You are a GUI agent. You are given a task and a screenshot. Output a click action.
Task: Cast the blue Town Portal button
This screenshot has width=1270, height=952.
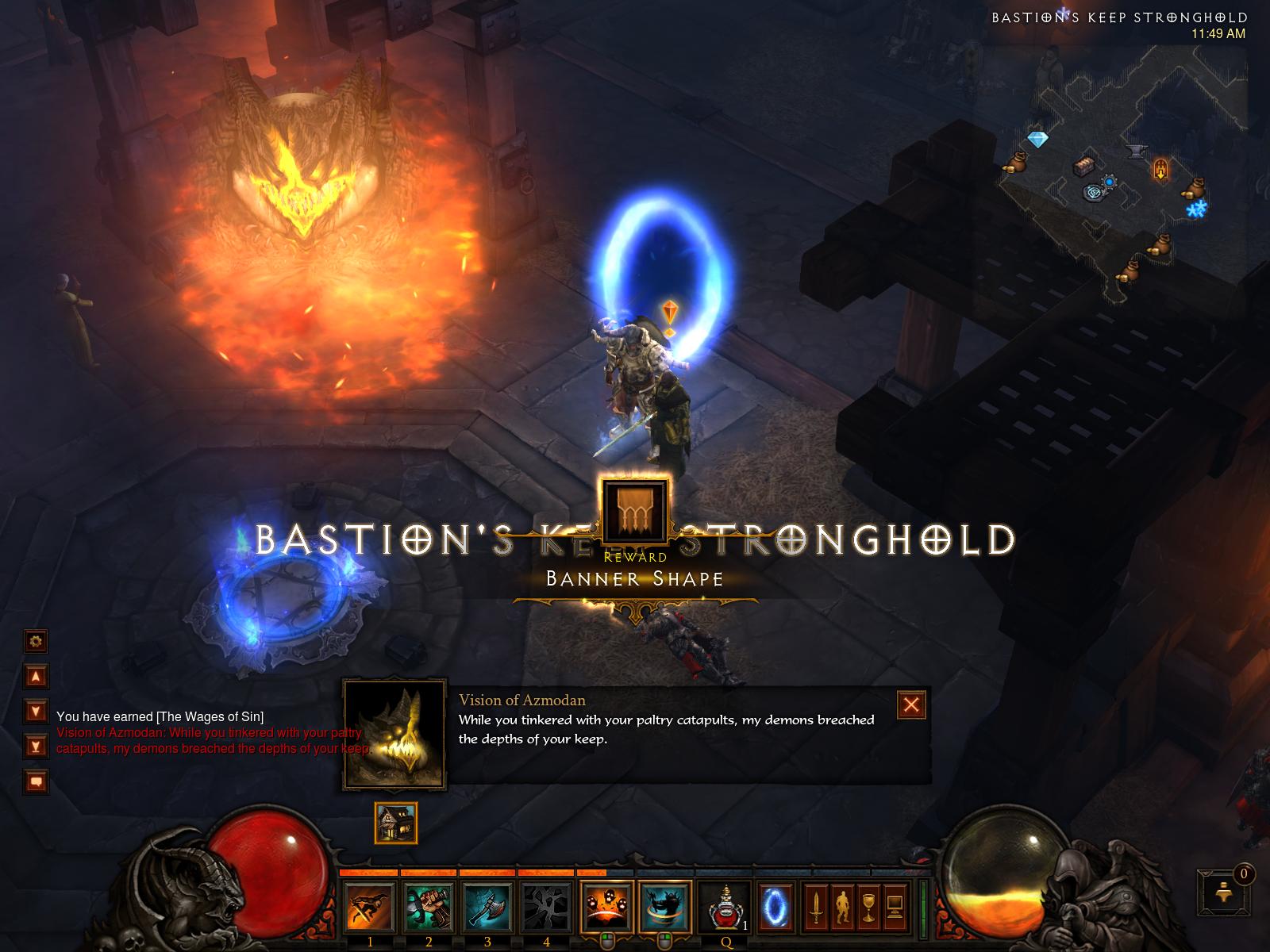[x=775, y=907]
